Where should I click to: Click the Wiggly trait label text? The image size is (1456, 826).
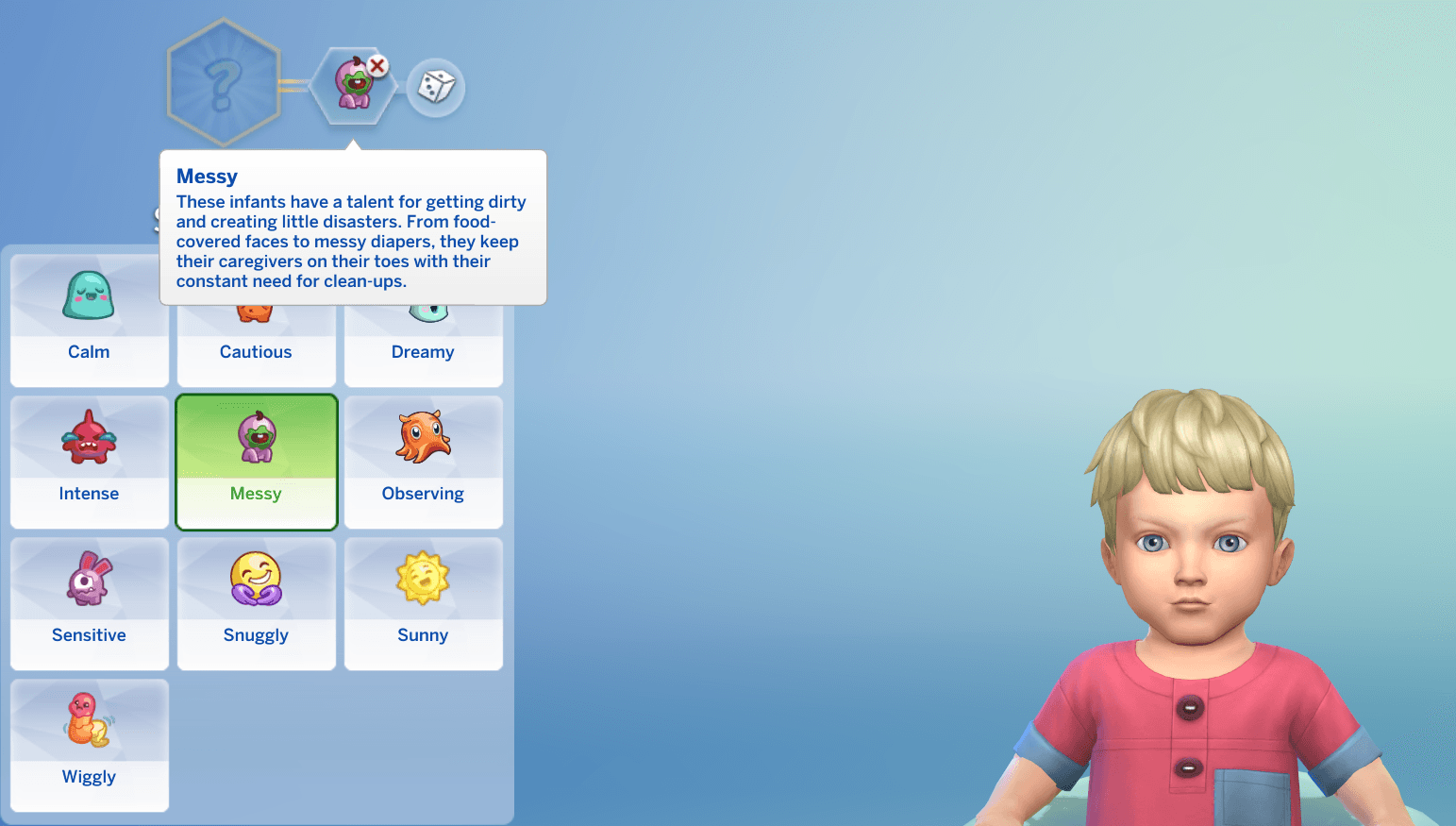click(89, 776)
